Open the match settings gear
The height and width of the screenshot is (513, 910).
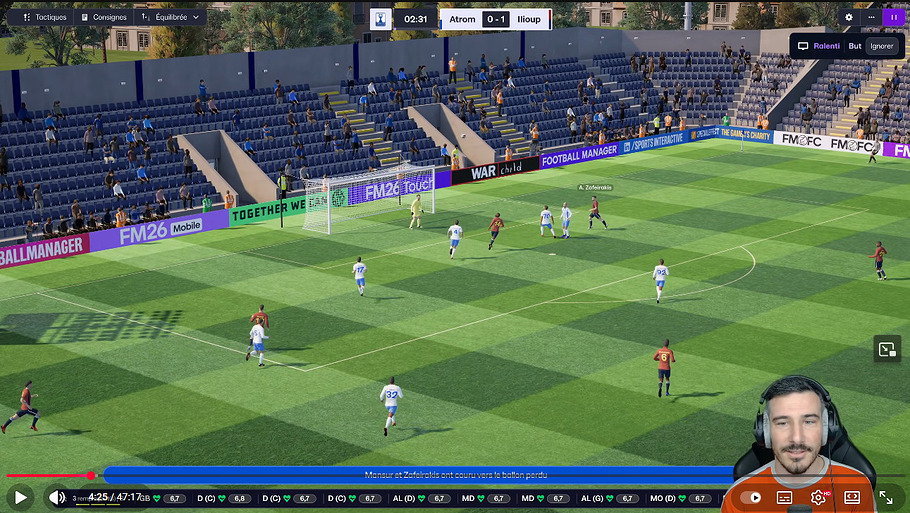point(849,17)
